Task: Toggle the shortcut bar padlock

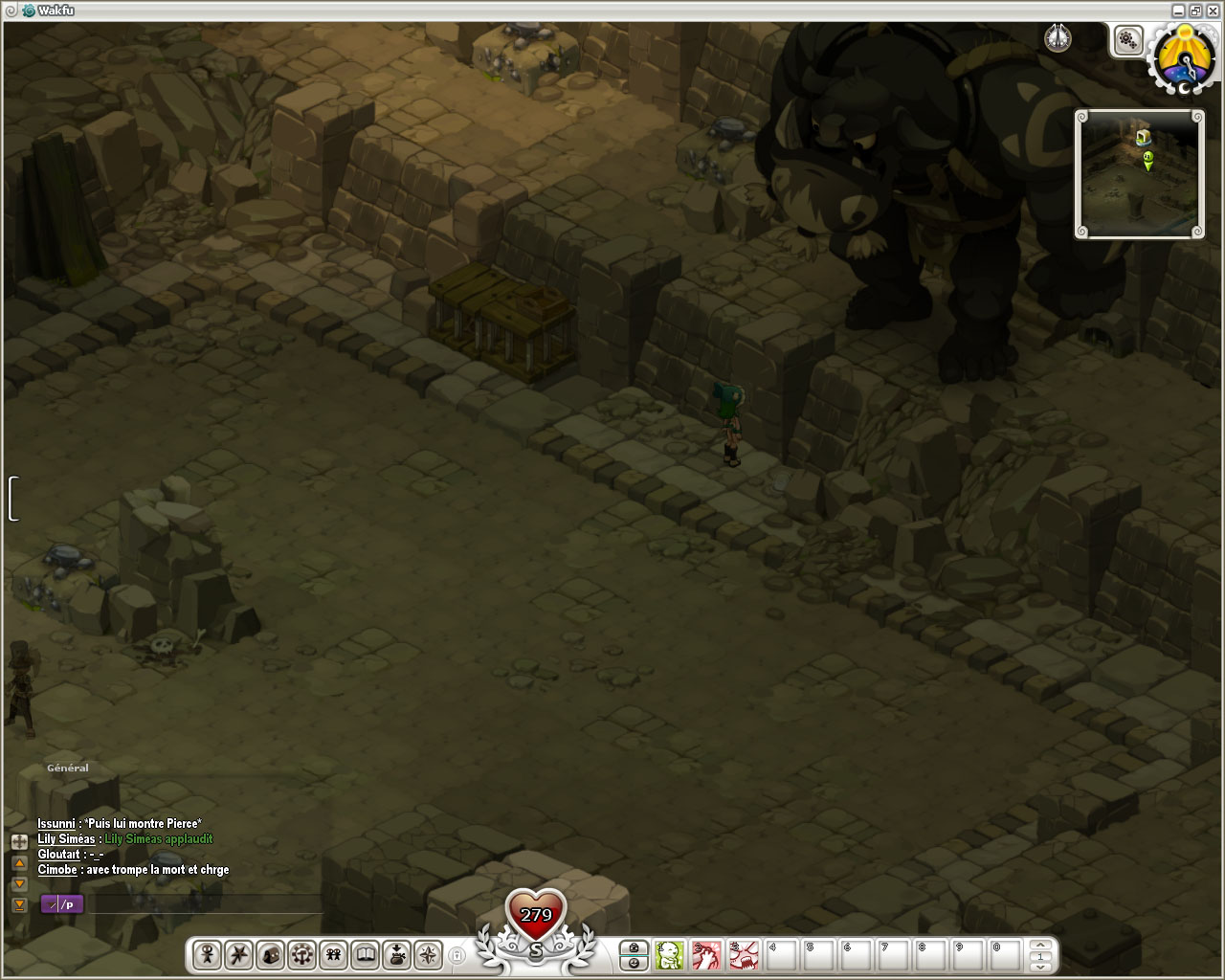Action: tap(457, 955)
